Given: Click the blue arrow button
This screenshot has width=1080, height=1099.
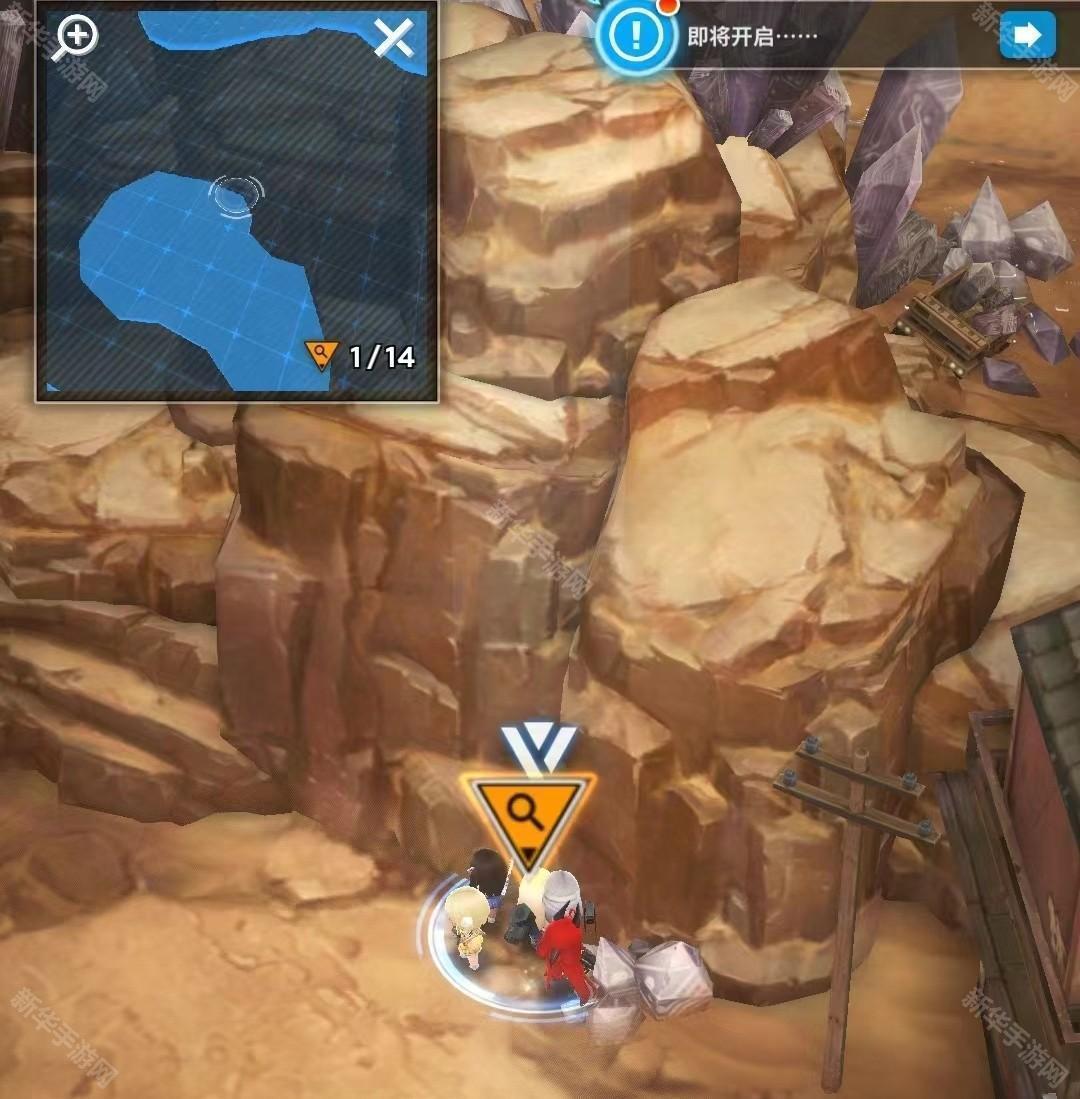Looking at the screenshot, I should tap(1027, 36).
